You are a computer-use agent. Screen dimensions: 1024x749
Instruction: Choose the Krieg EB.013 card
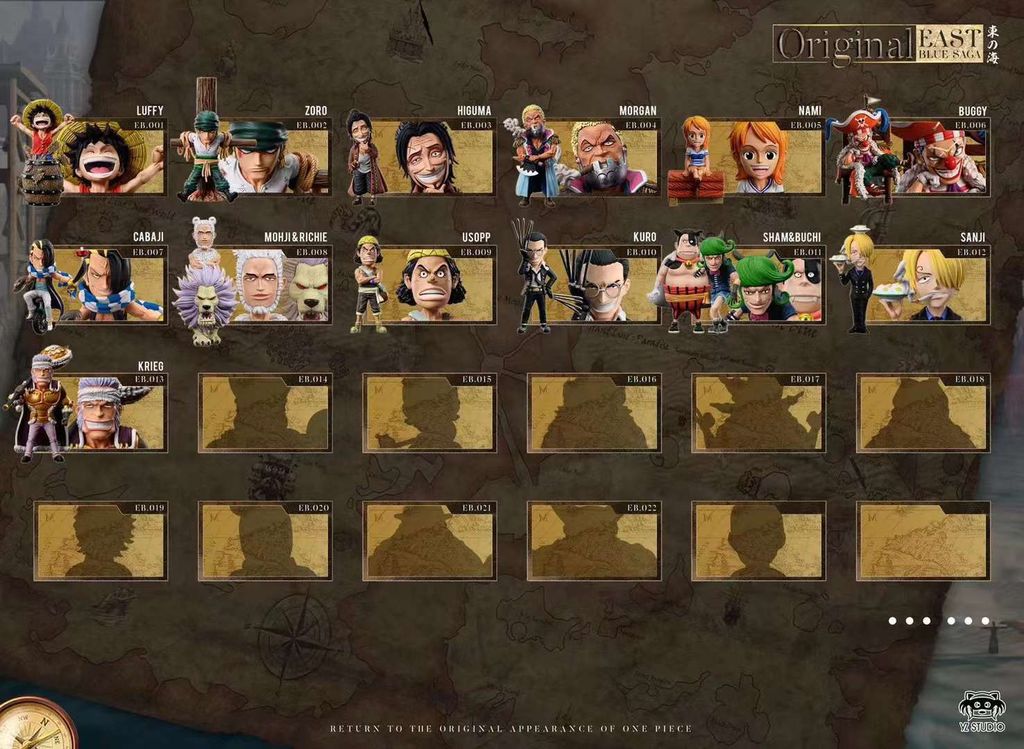click(x=100, y=412)
